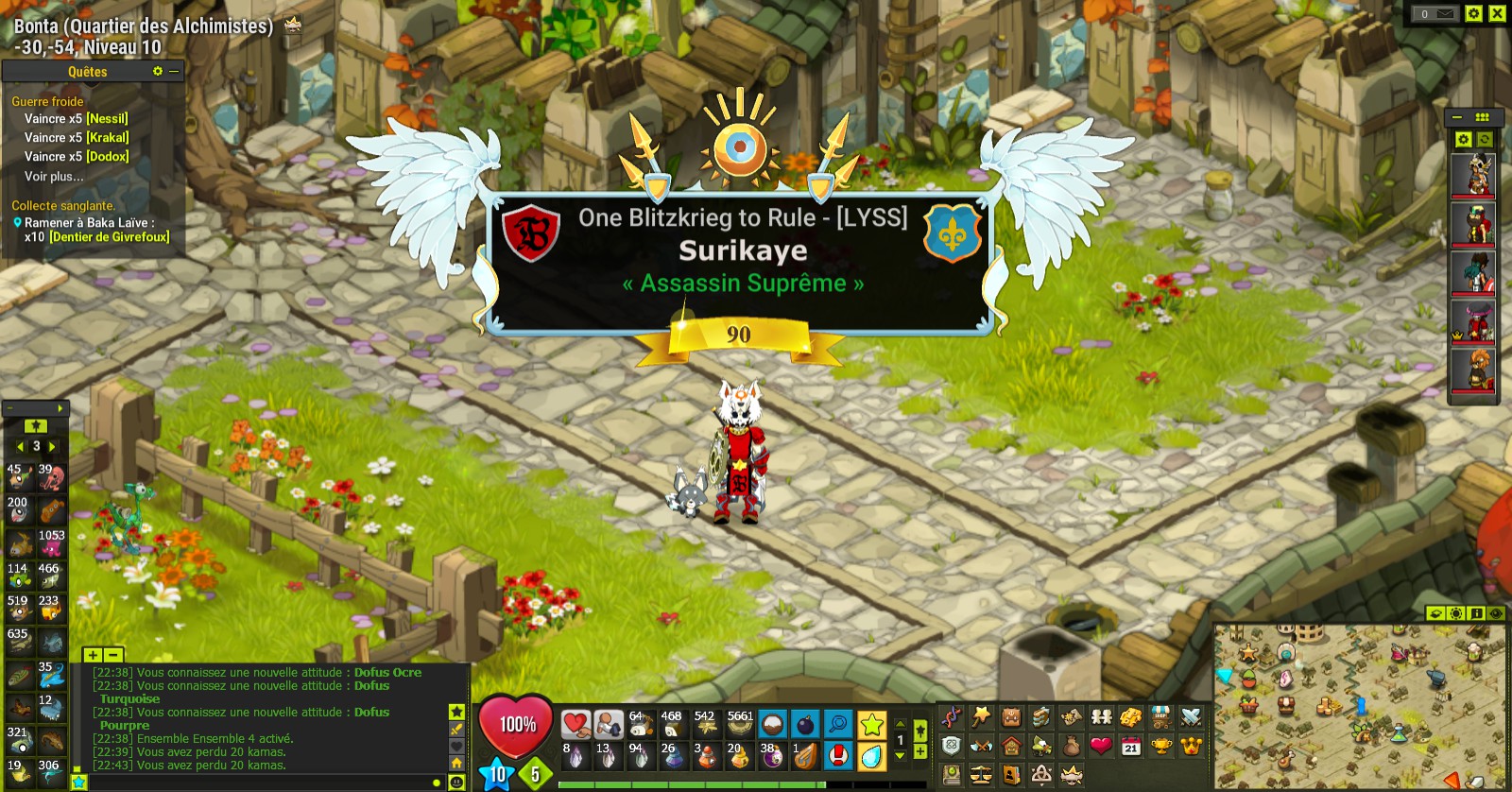
Task: Open the achievements trophy icon
Action: coord(1160,746)
